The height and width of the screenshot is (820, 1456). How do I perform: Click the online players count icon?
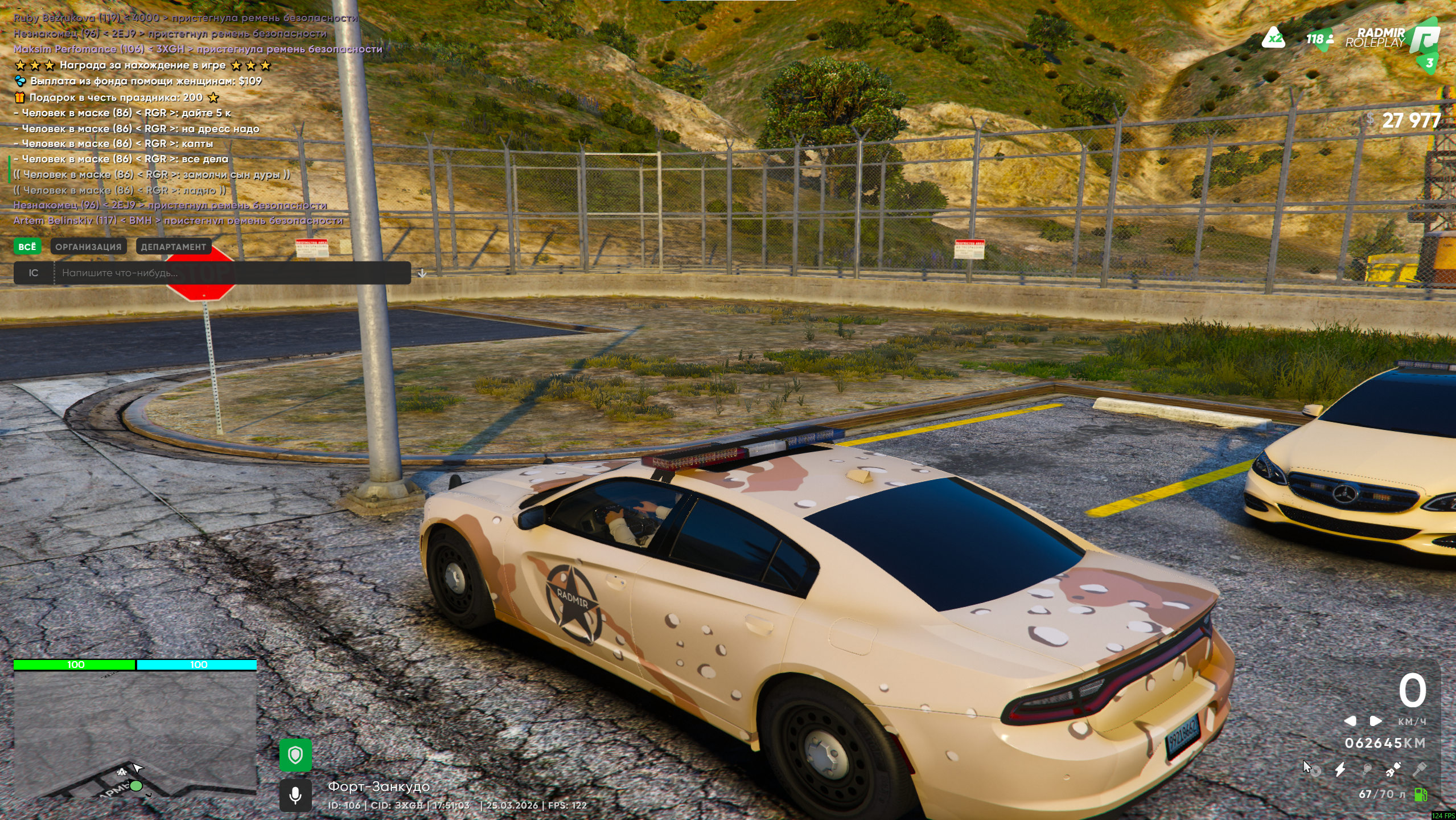coord(1319,39)
